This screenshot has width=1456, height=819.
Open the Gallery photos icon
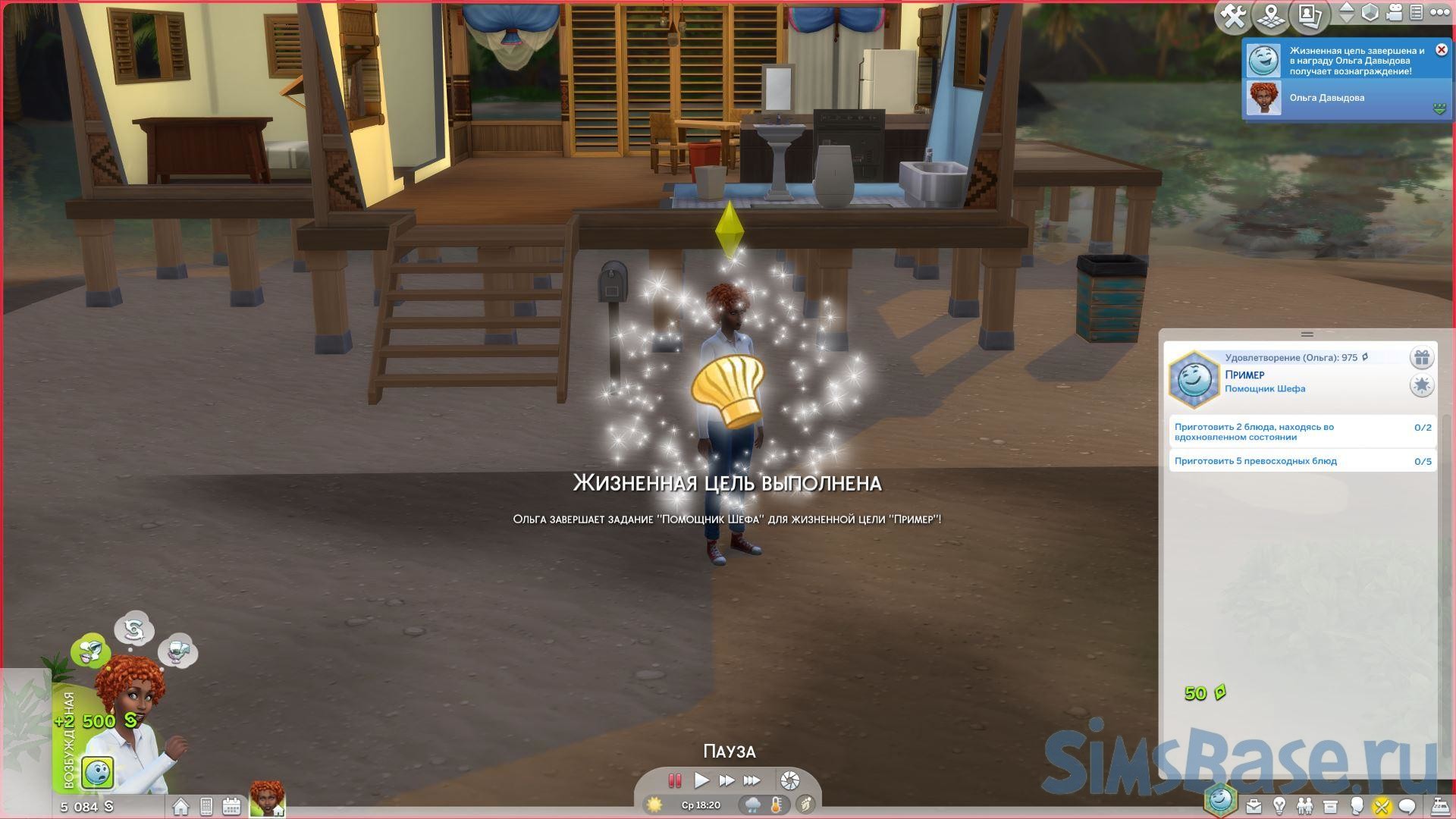[1310, 16]
